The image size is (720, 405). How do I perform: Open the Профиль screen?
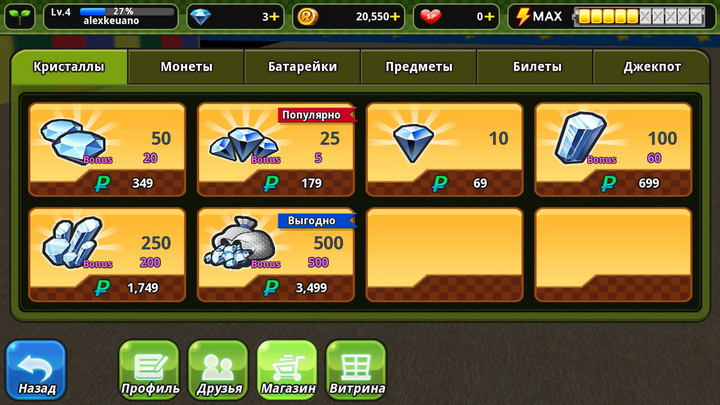point(149,370)
